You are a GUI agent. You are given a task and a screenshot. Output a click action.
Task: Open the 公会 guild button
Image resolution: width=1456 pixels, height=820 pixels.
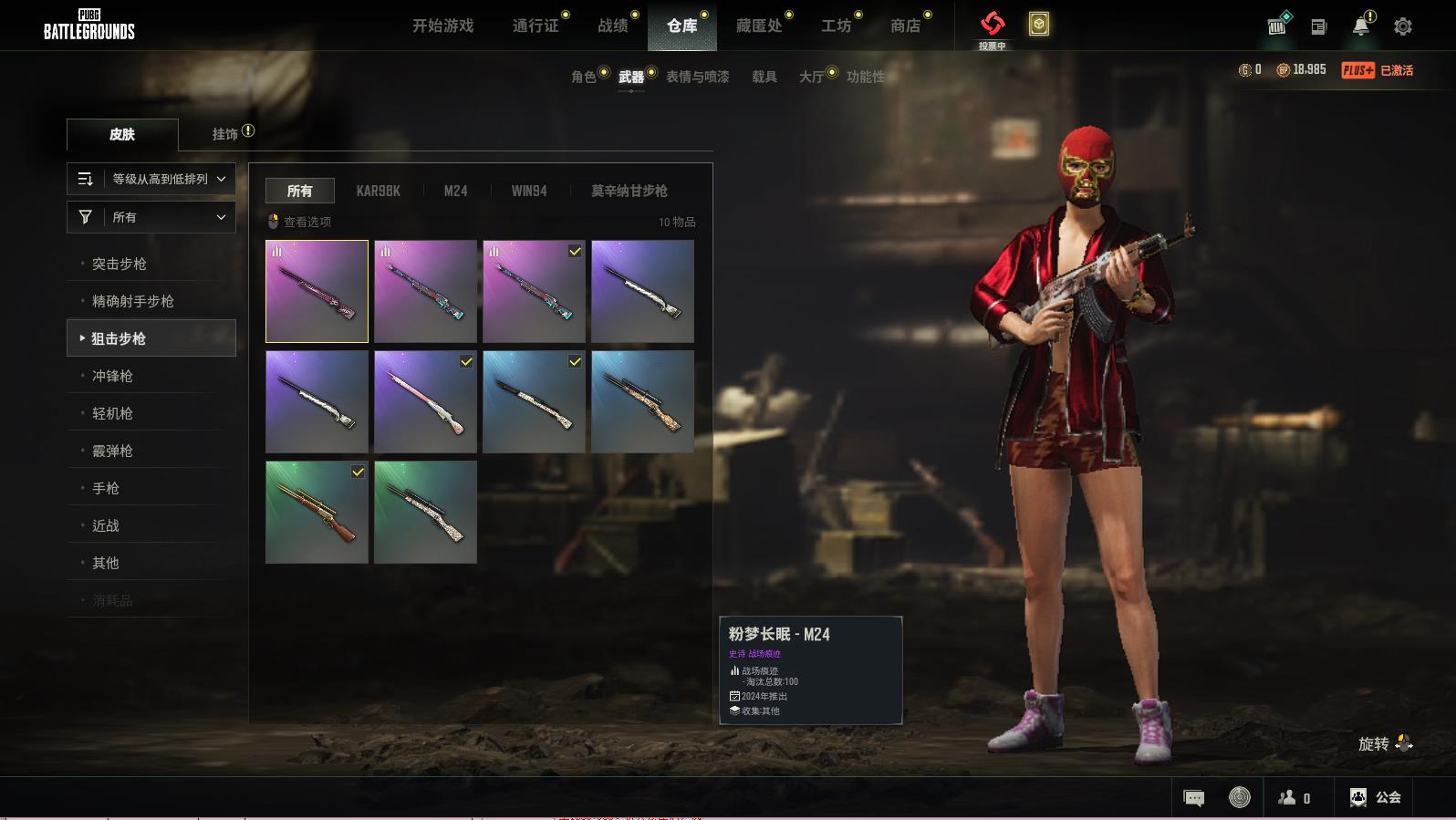[1376, 797]
